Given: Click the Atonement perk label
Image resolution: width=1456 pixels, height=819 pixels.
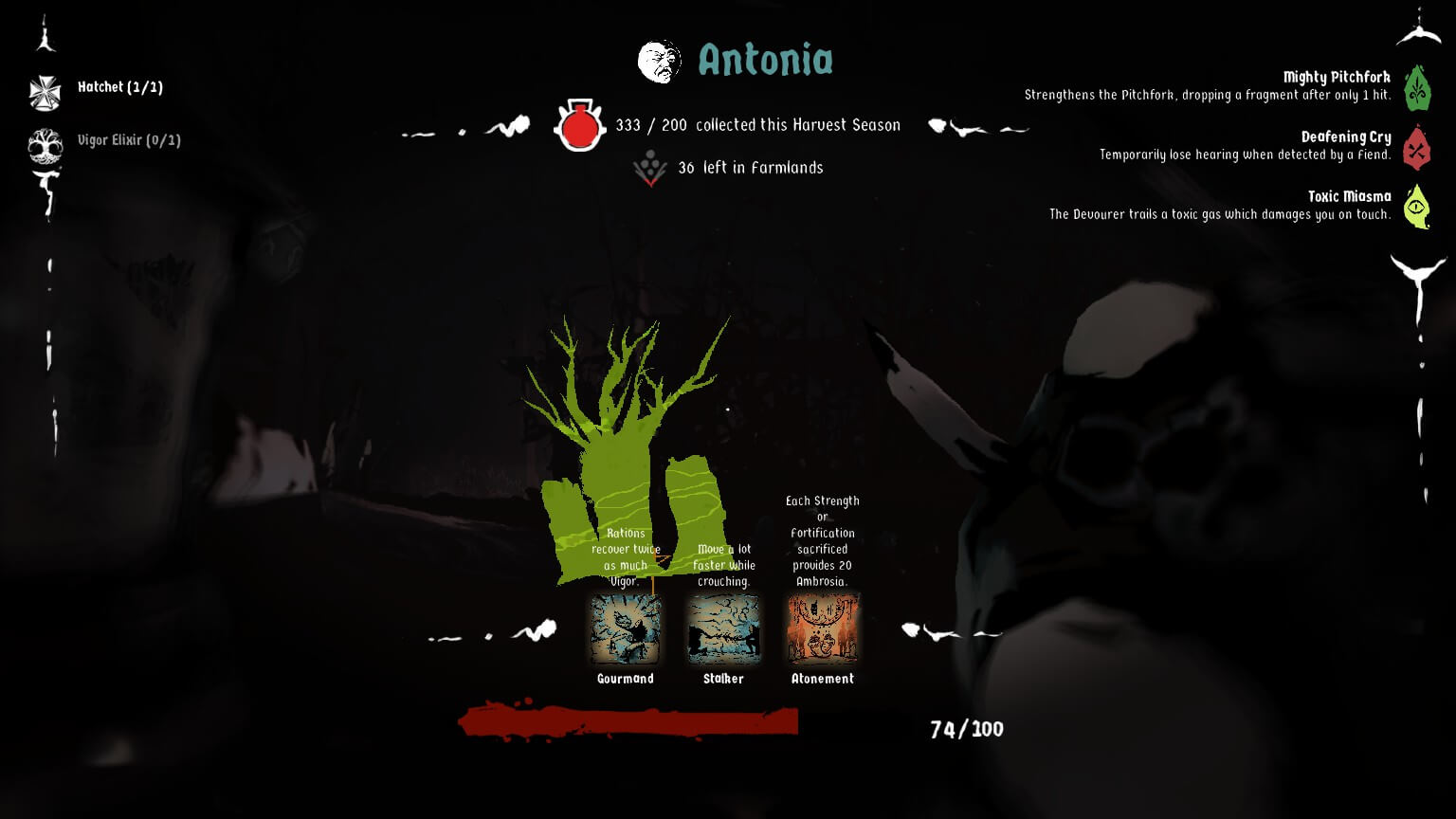Looking at the screenshot, I should tap(822, 679).
